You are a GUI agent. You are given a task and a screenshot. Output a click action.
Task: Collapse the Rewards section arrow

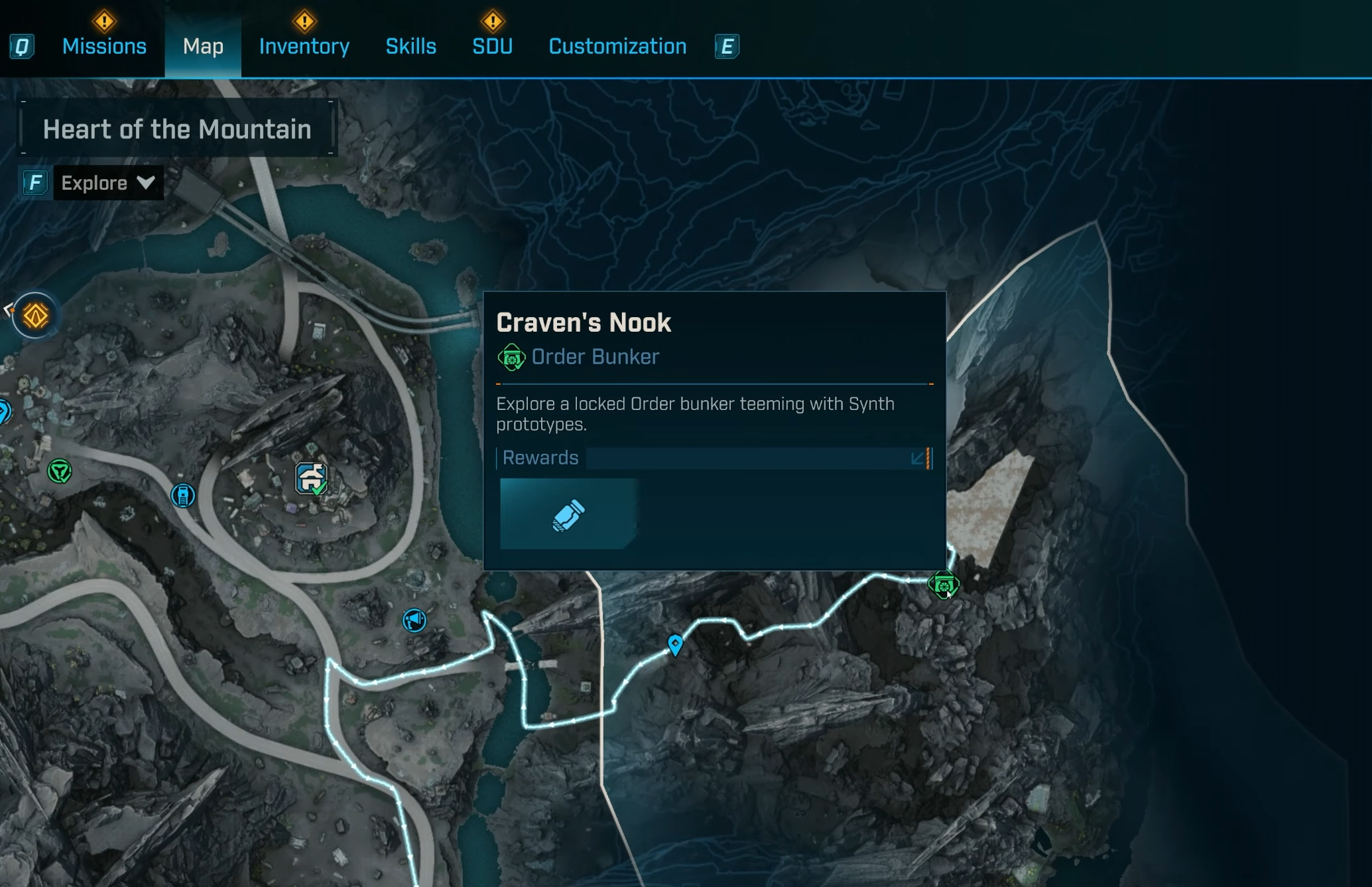pyautogui.click(x=918, y=458)
